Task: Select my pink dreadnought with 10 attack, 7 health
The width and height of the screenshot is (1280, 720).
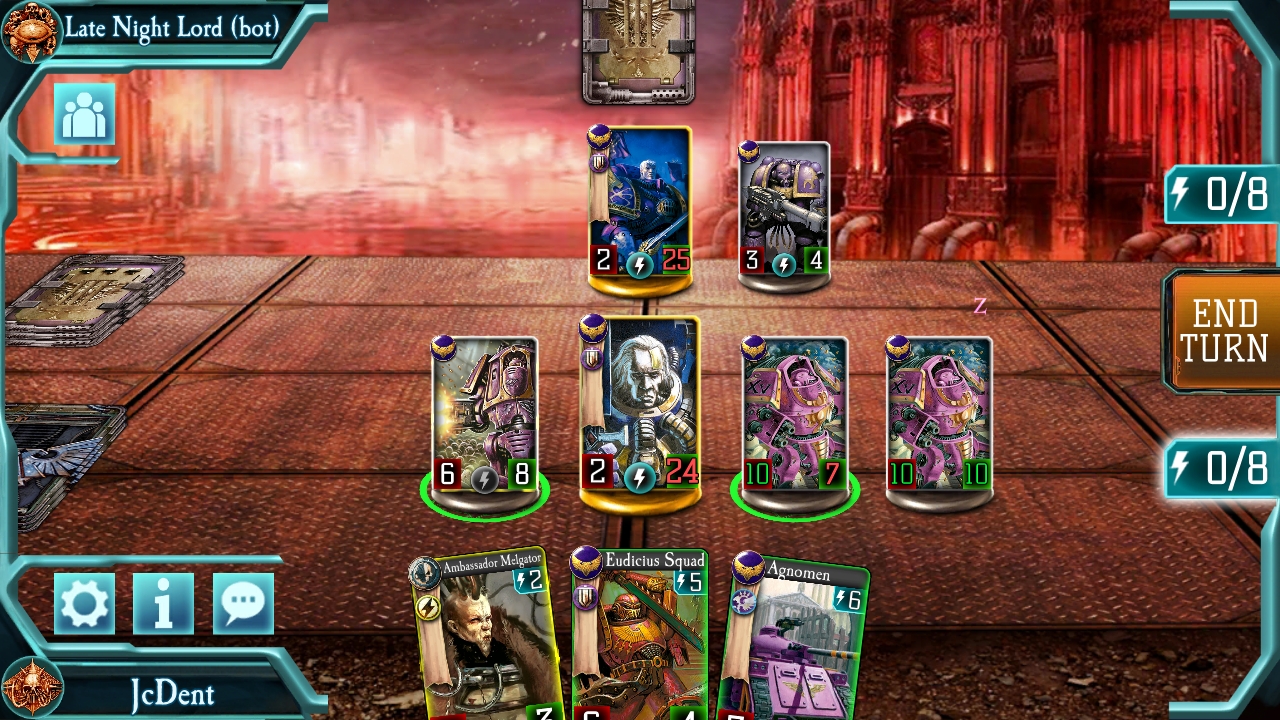Action: click(794, 415)
